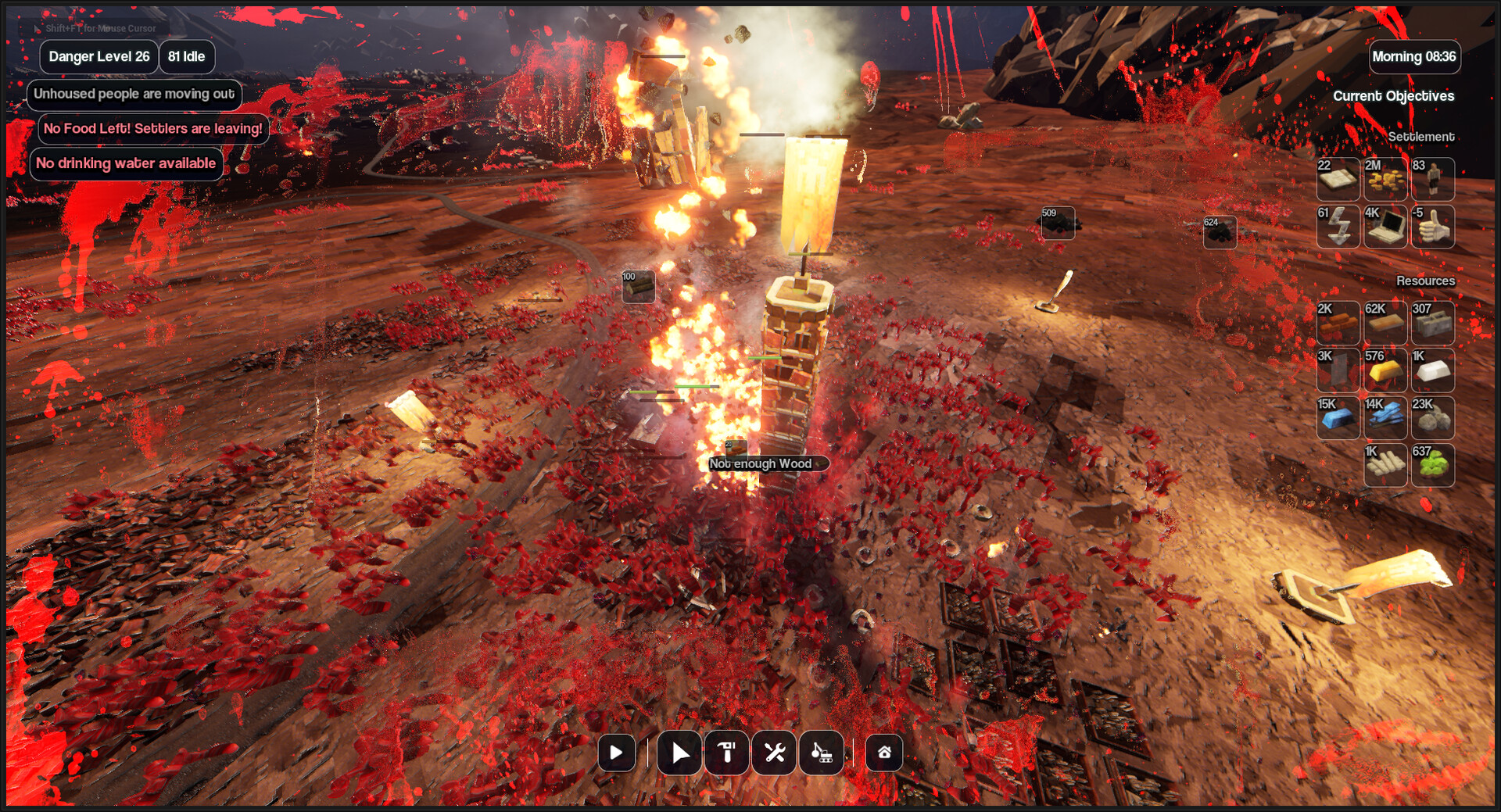1501x812 pixels.
Task: Select the gold coins settlement icon
Action: point(1385,180)
